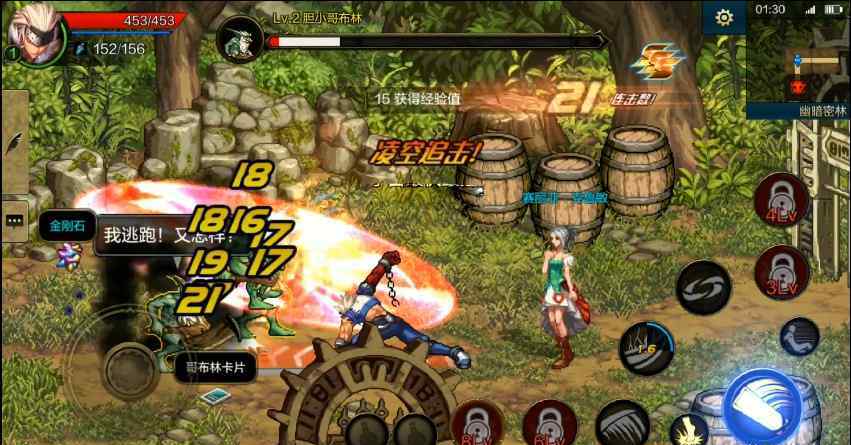The height and width of the screenshot is (445, 851).
Task: Tap the goblin boss portrait icon
Action: coord(240,39)
